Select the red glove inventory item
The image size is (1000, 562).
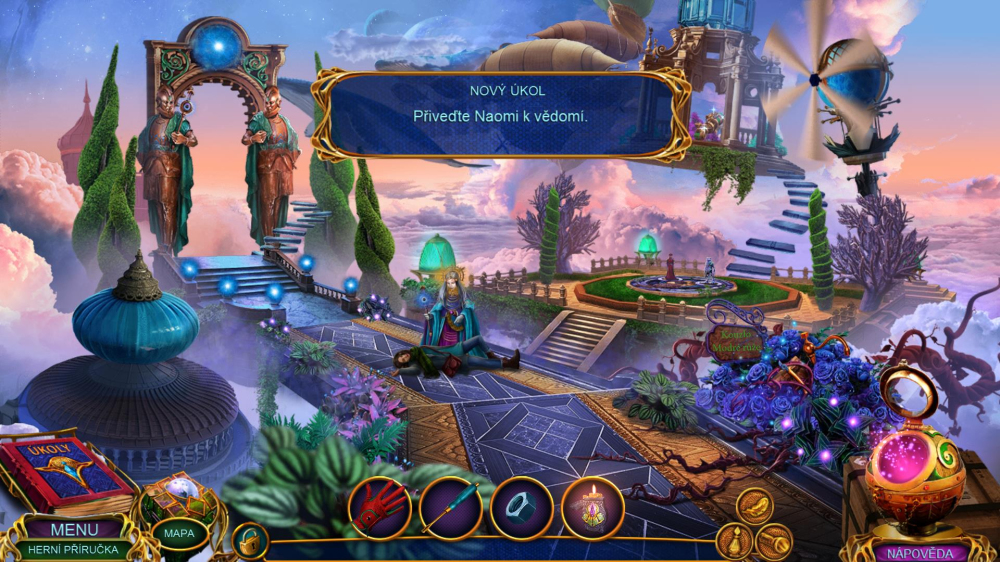[x=381, y=508]
